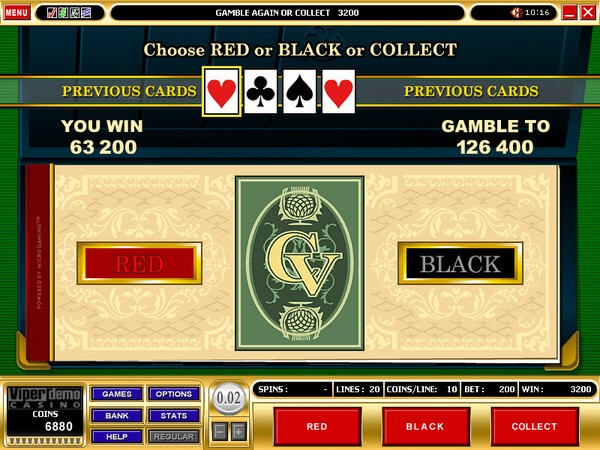Close the game window
Viewport: 600px width, 450px height.
pyautogui.click(x=588, y=12)
